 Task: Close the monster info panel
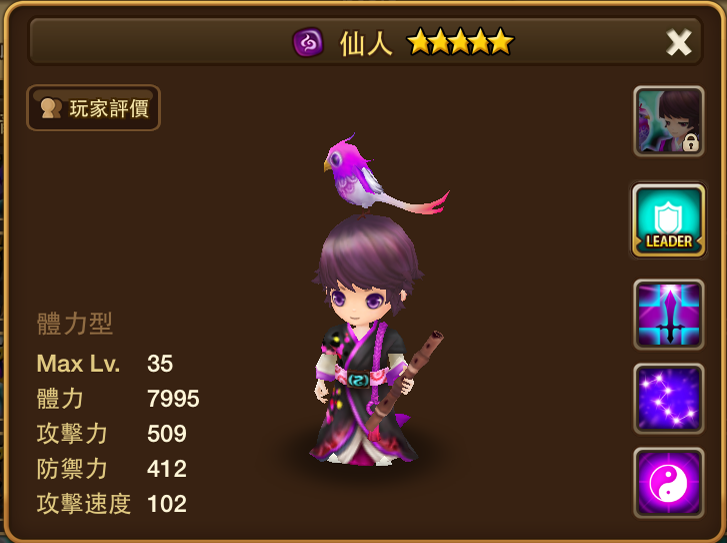679,42
